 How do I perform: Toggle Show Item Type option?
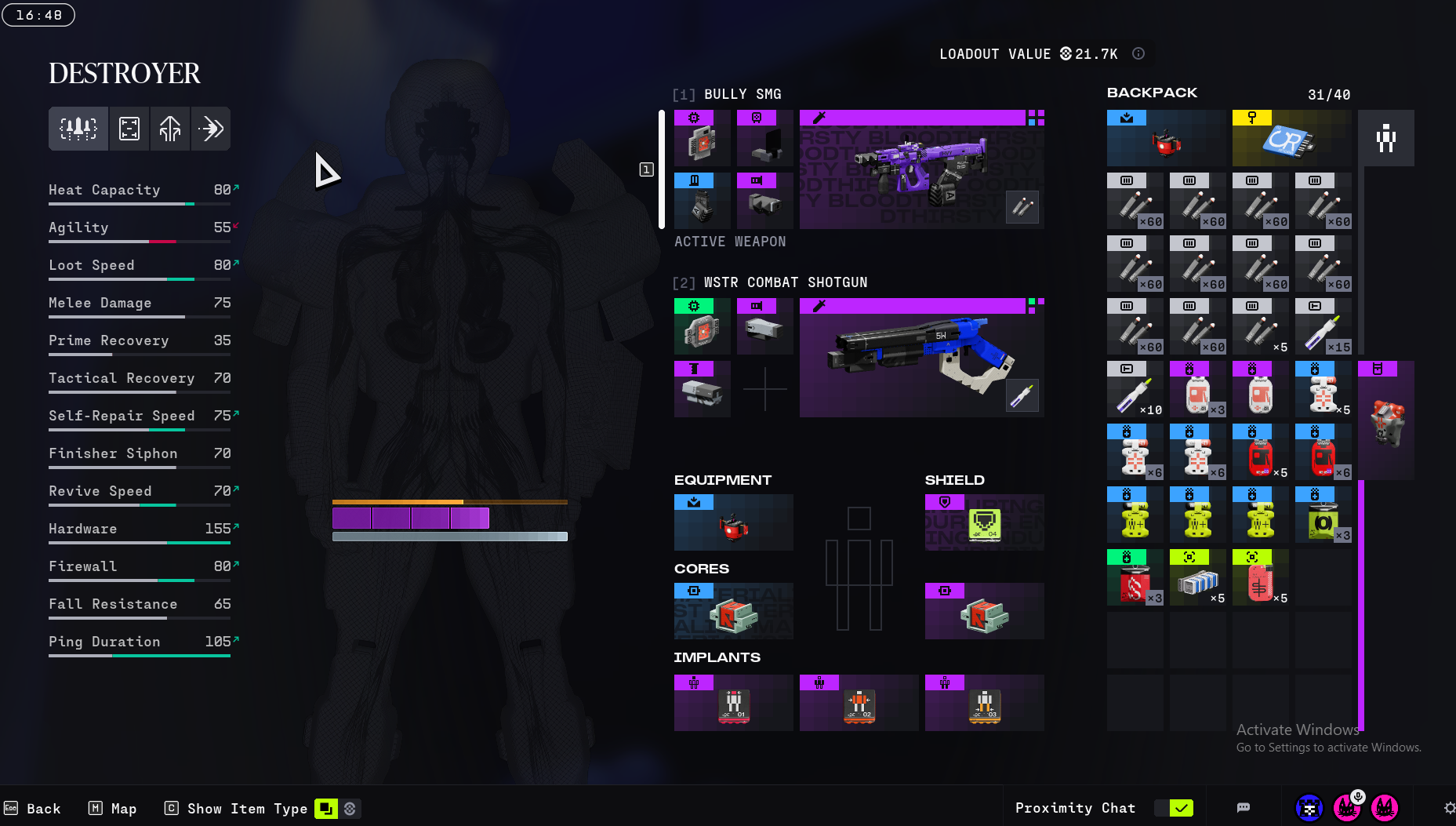[x=326, y=809]
